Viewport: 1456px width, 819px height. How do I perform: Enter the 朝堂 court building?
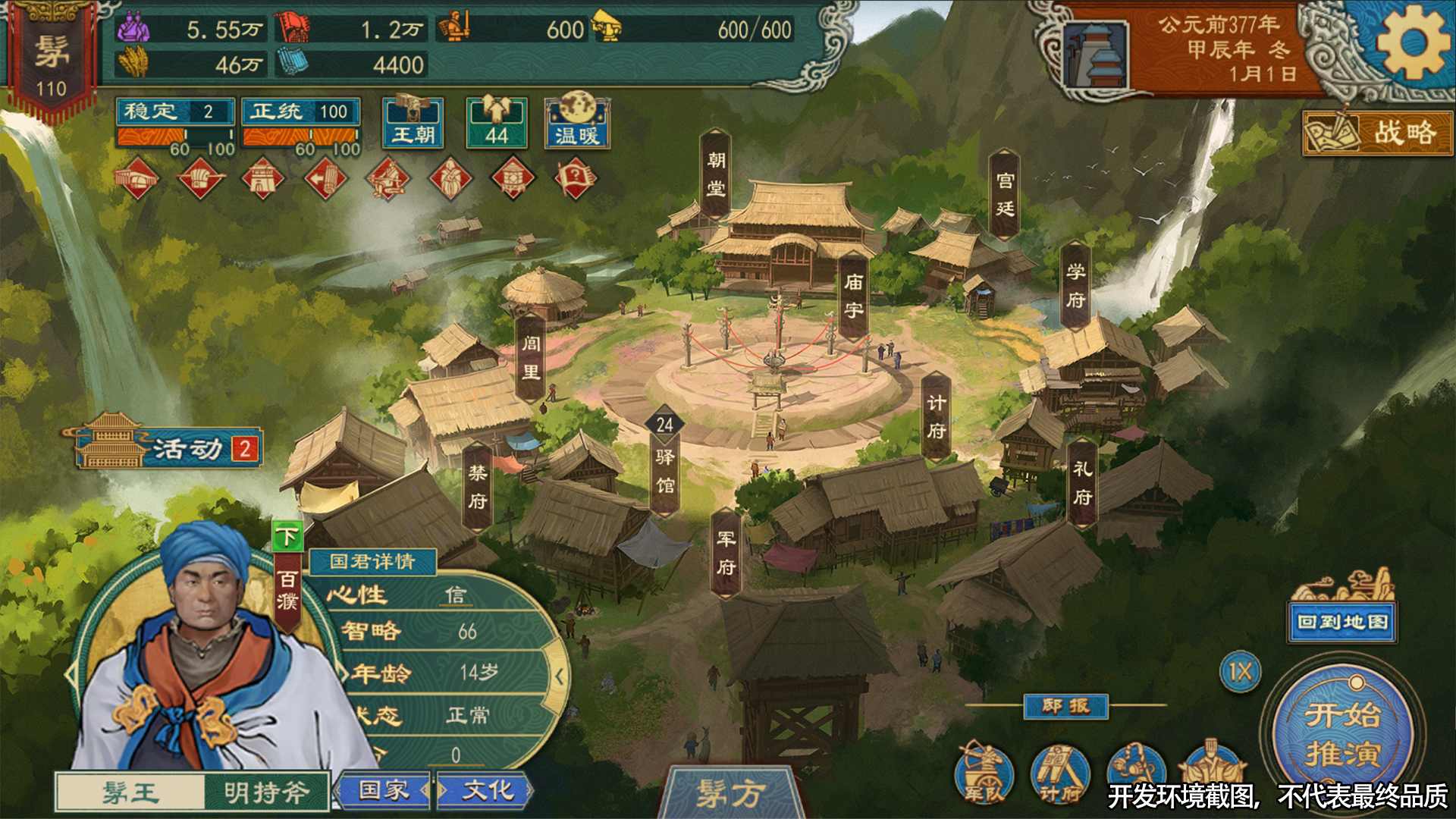point(716,174)
